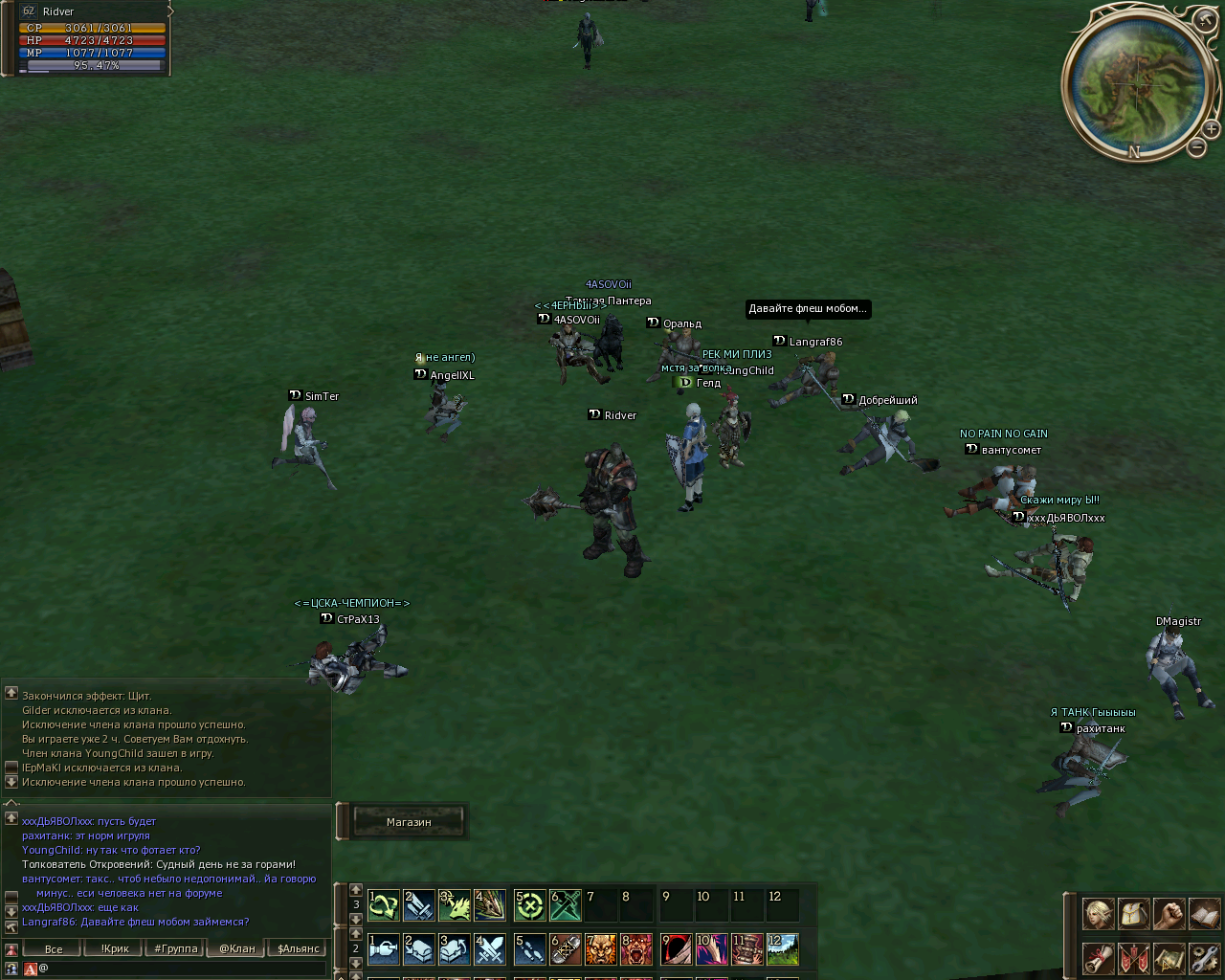Activate the crossed swords attack action
The width and height of the screenshot is (1225, 980).
490,949
